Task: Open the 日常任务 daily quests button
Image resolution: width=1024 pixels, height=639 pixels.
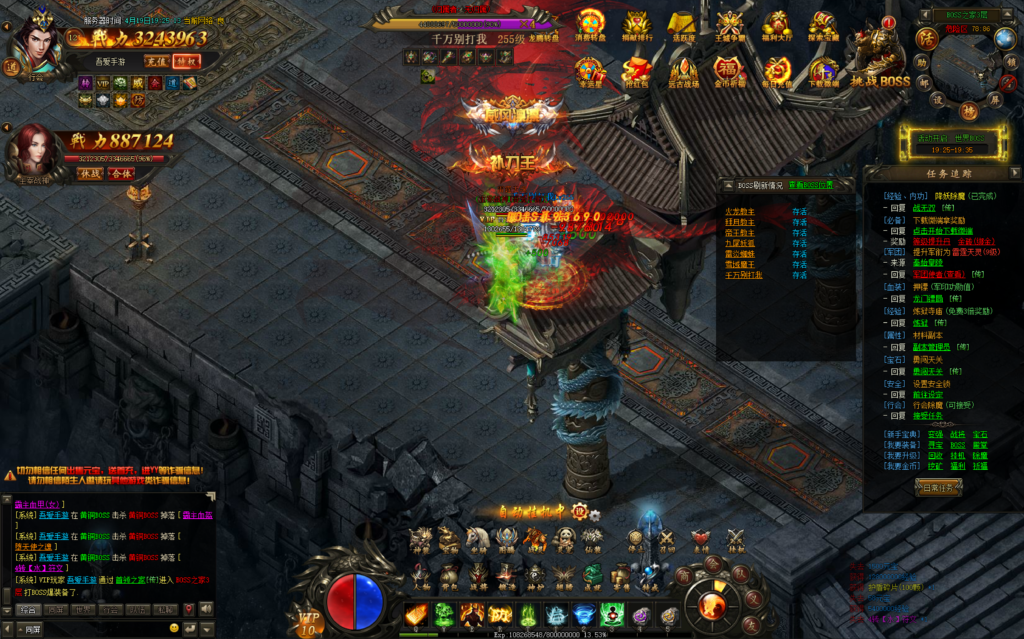Action: [x=939, y=487]
